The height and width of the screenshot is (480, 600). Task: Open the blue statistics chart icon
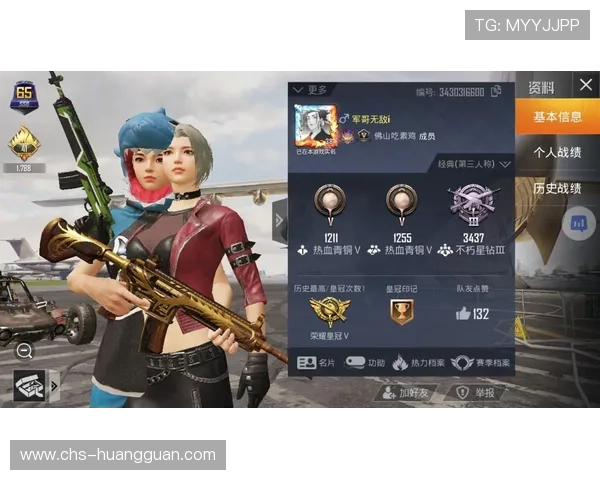(x=578, y=223)
